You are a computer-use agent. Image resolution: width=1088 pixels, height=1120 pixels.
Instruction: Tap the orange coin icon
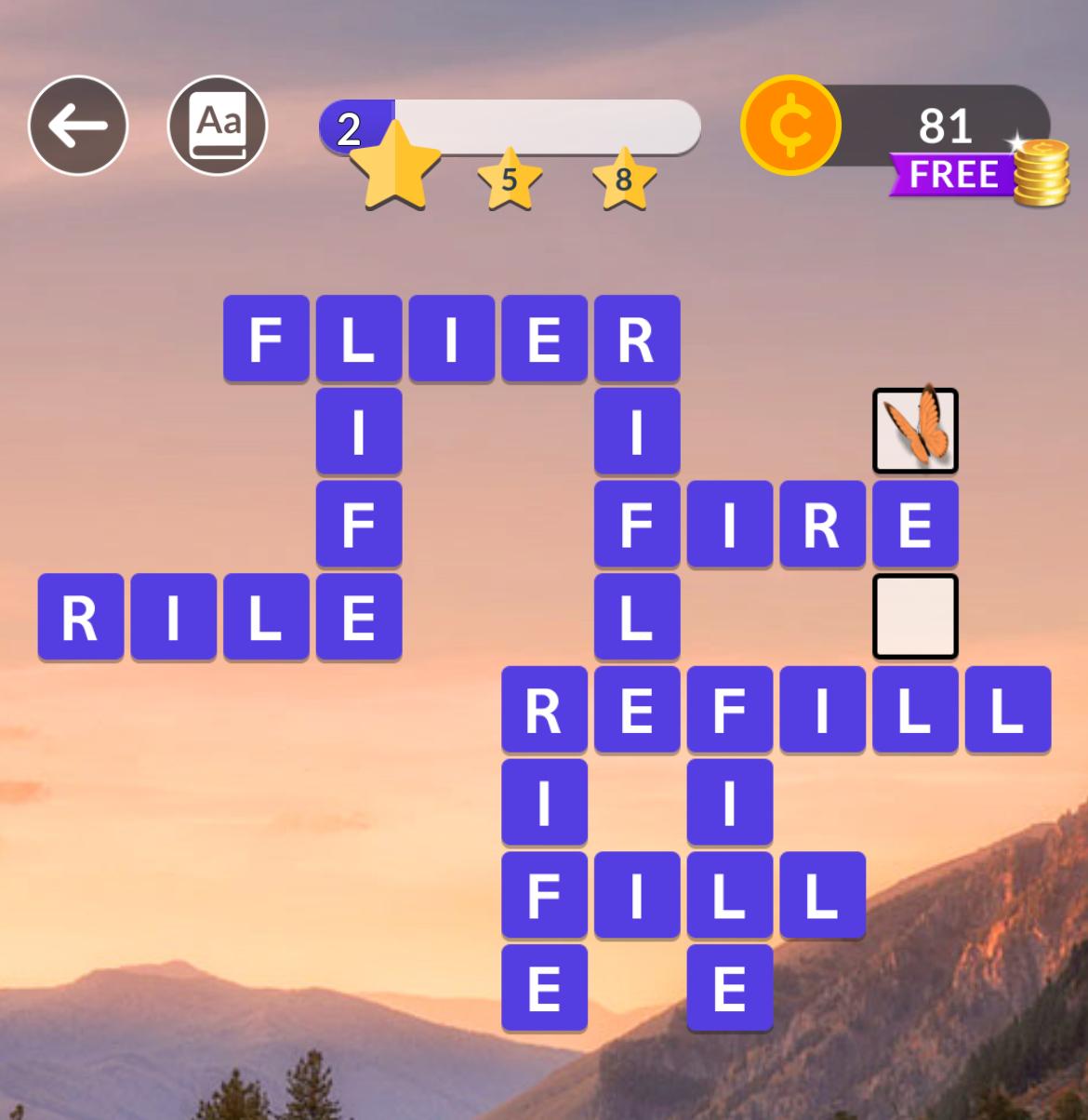click(x=790, y=126)
